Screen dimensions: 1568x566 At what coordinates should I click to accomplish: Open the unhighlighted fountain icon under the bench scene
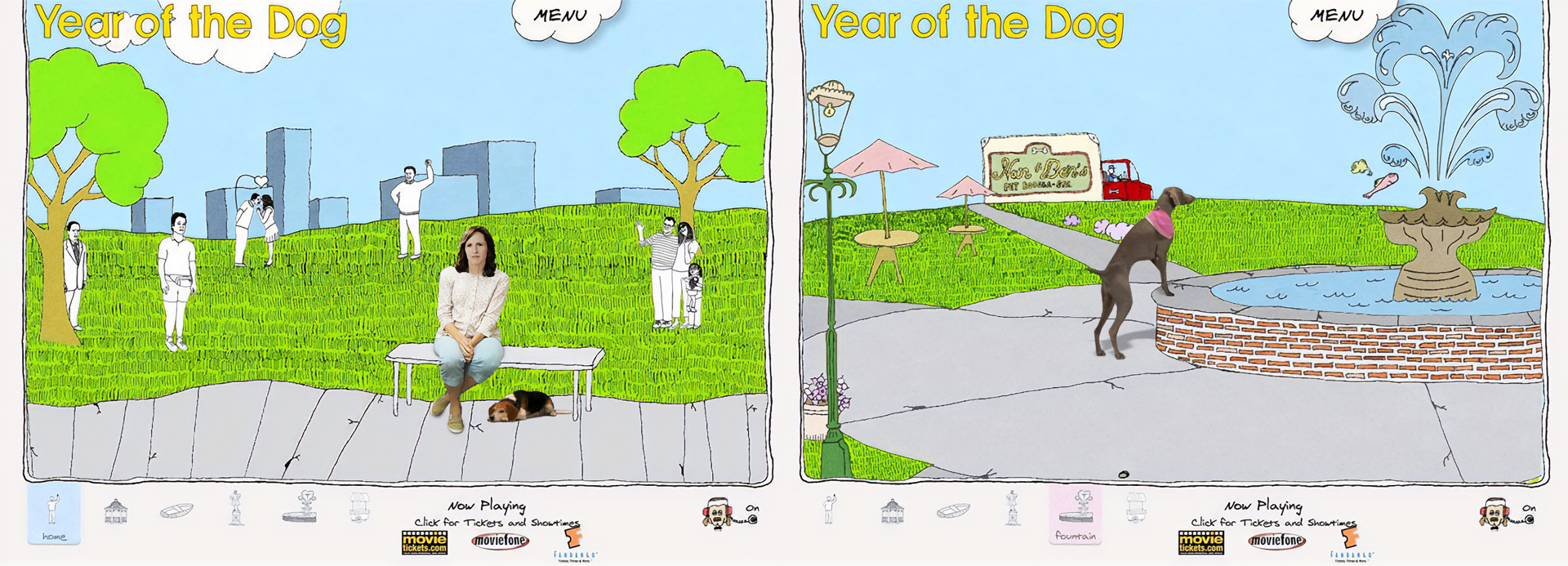click(x=300, y=508)
